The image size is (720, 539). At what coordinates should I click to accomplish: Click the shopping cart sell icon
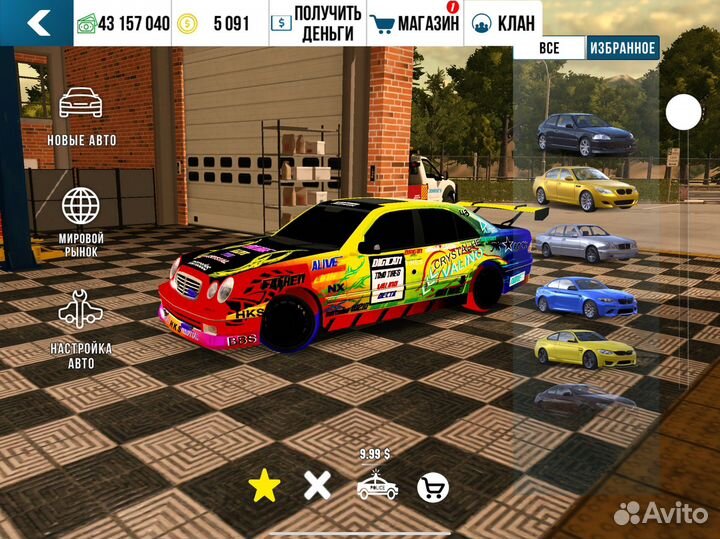click(x=432, y=487)
